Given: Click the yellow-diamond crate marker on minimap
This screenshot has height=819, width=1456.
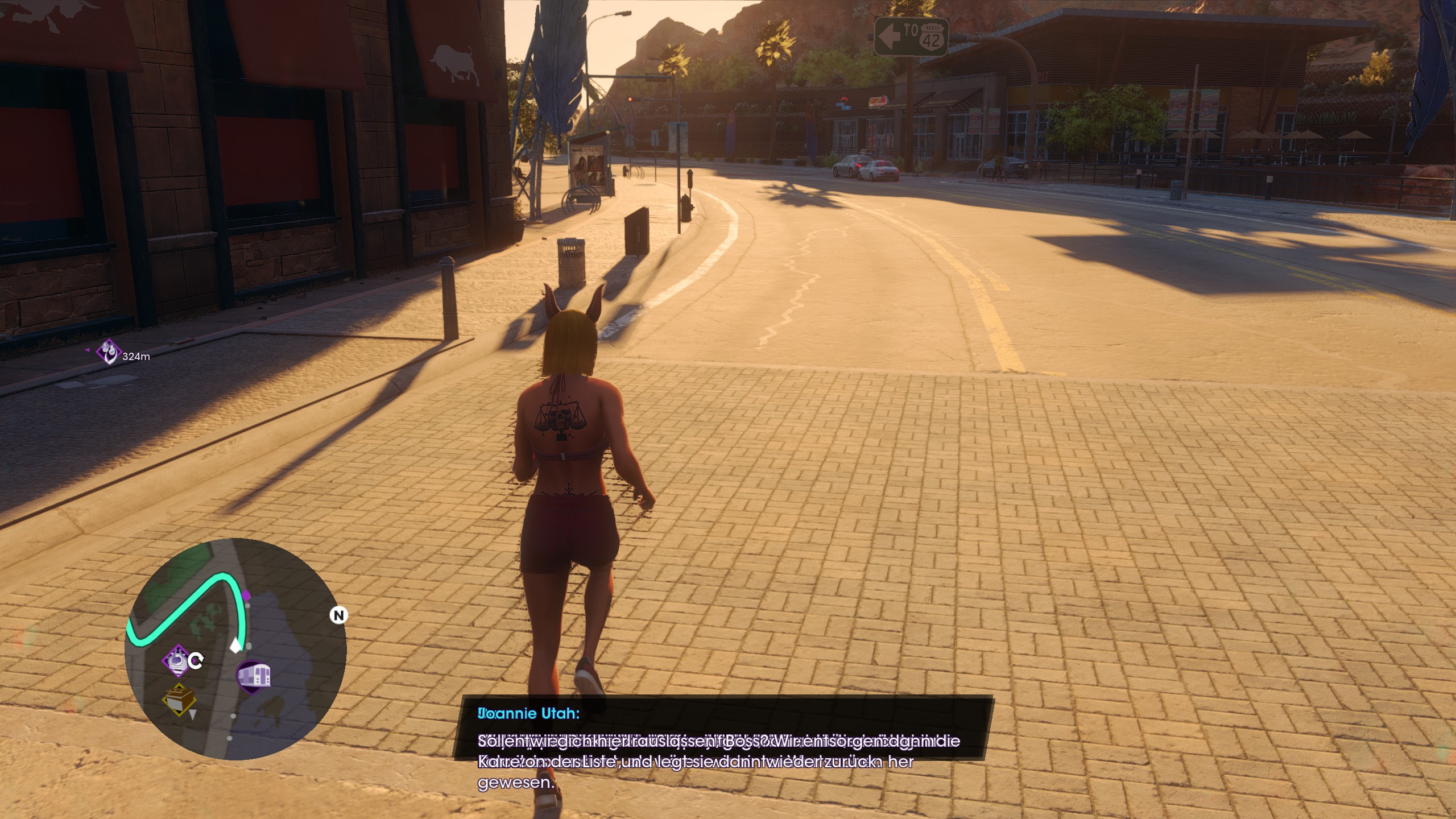Looking at the screenshot, I should (179, 700).
